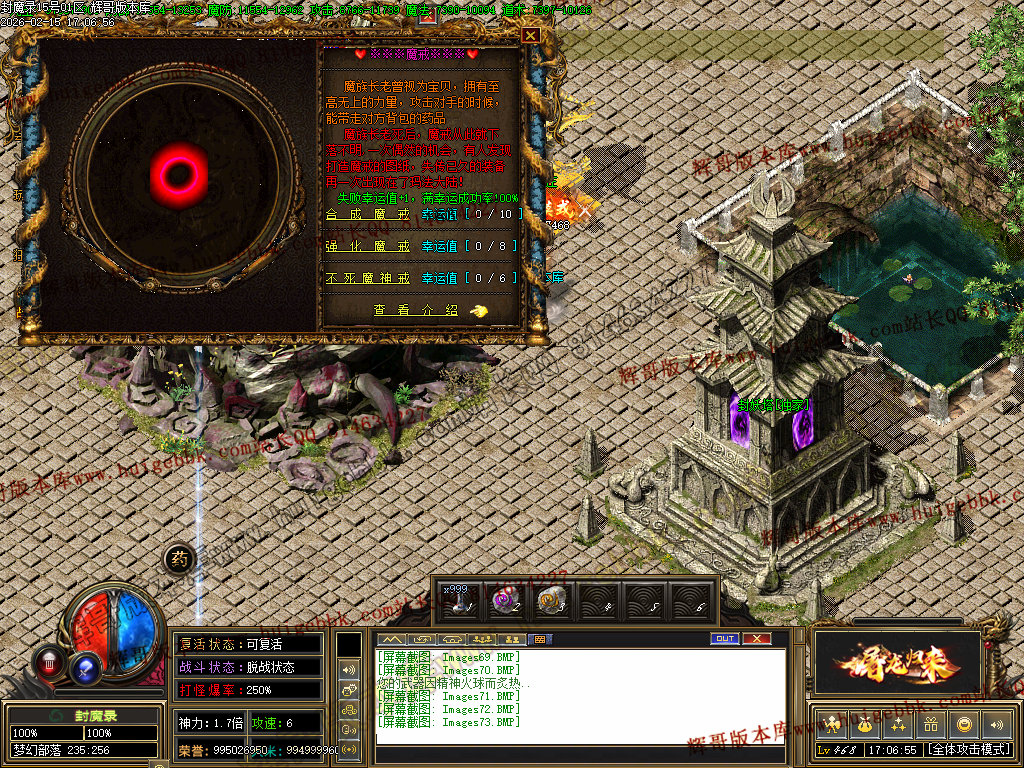1024x768 pixels.
Task: Open the sparkle skills icon
Action: [898, 725]
